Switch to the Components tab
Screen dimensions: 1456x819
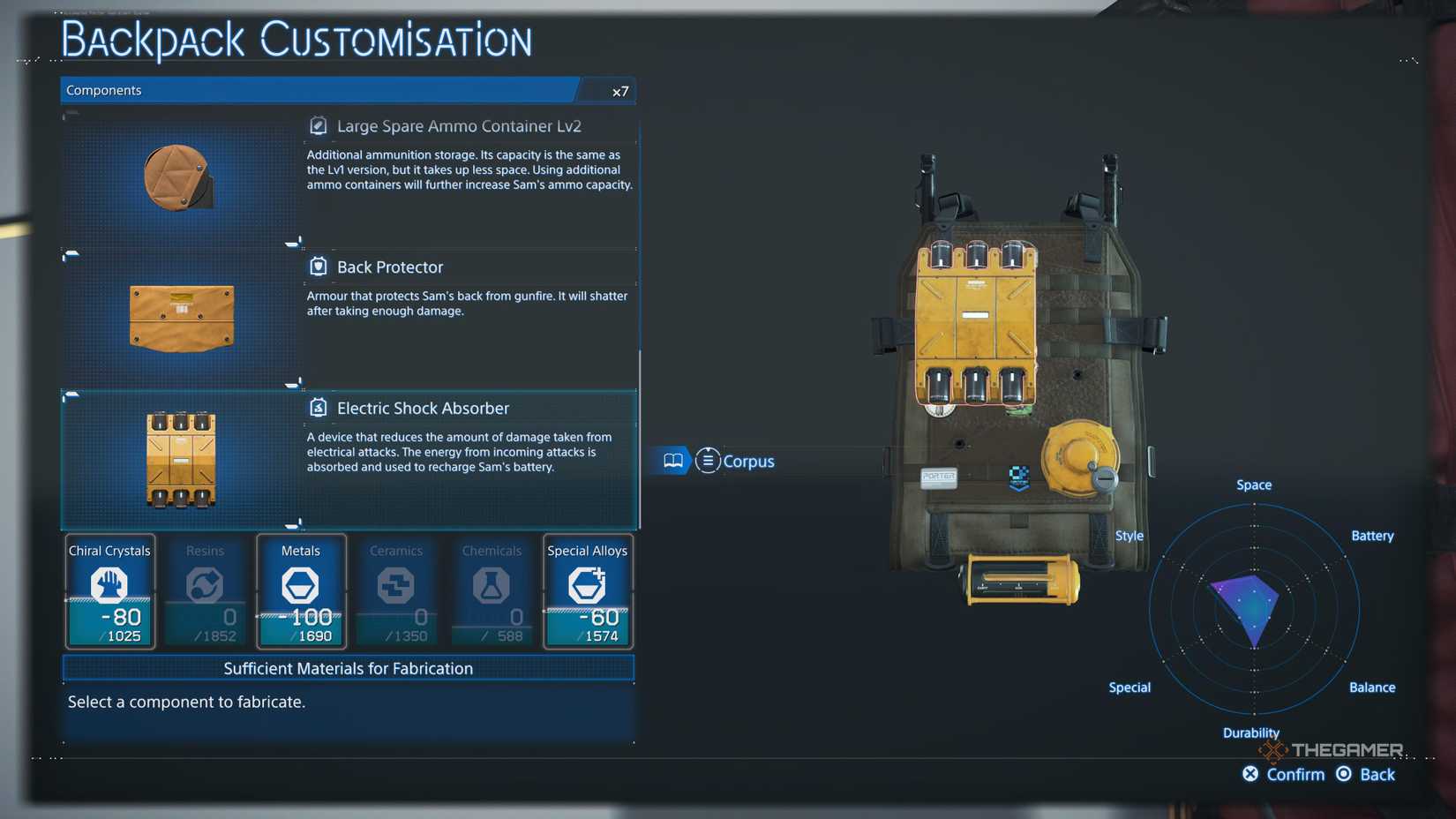pos(103,90)
